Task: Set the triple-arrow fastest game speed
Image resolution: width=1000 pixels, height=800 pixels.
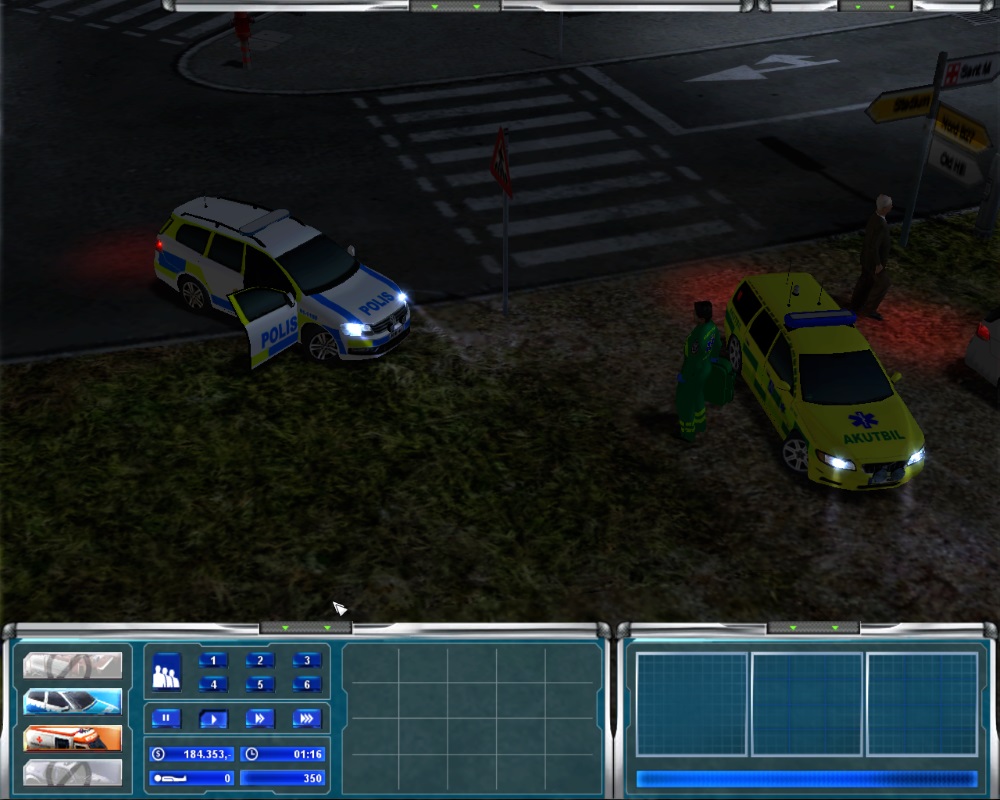Action: click(x=307, y=718)
